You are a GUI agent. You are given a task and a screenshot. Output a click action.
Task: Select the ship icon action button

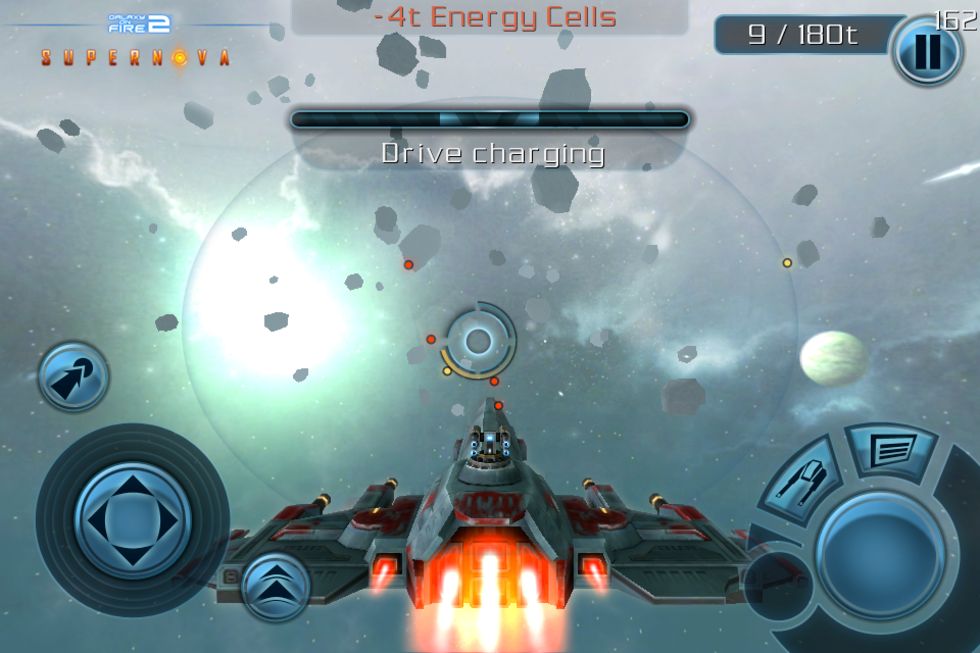tap(803, 485)
